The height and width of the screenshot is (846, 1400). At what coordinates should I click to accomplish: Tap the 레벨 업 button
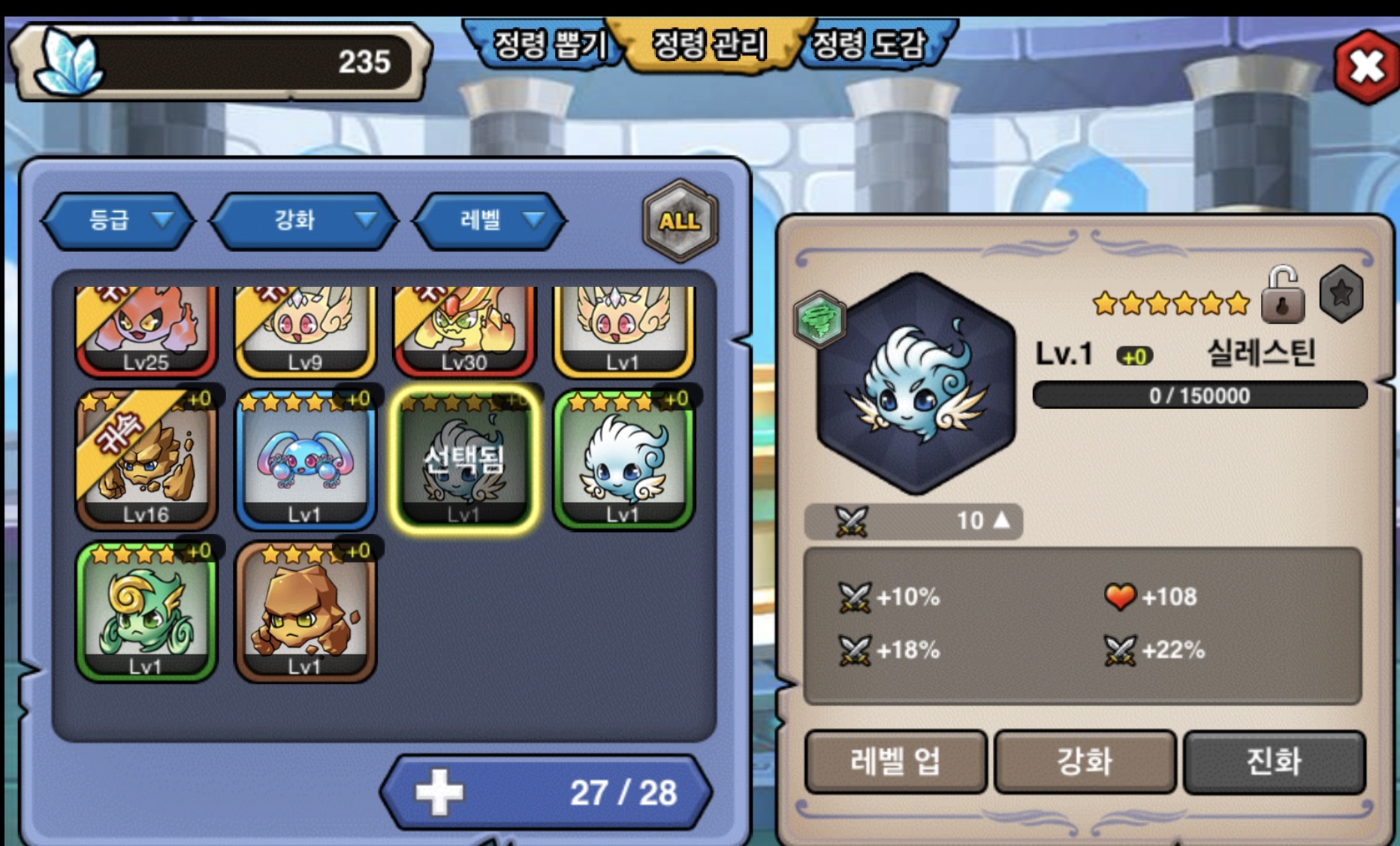tap(895, 762)
